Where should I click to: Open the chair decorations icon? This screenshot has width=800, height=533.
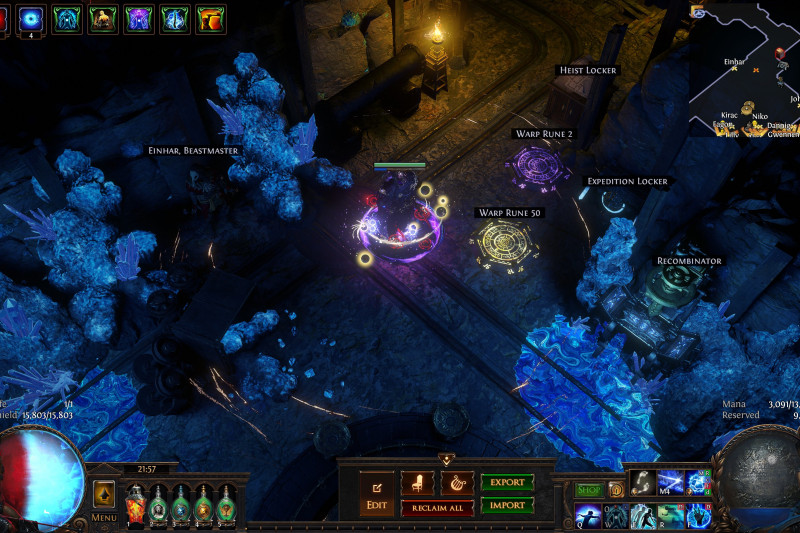(x=417, y=483)
